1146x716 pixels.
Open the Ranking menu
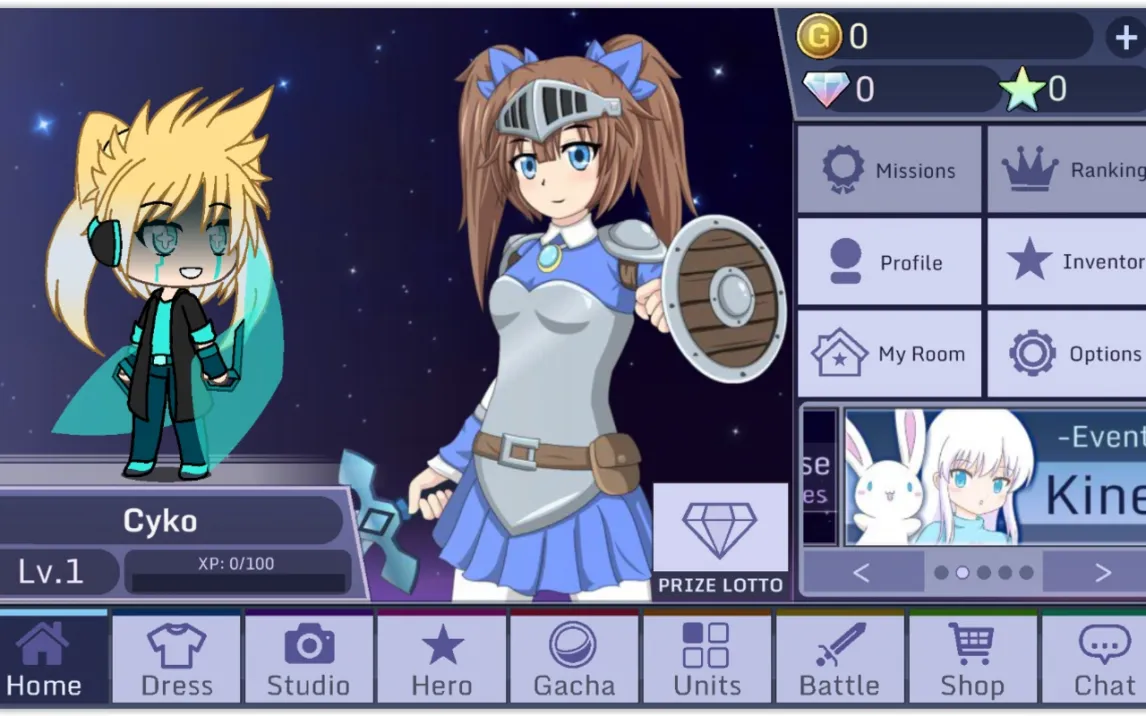pyautogui.click(x=1066, y=170)
